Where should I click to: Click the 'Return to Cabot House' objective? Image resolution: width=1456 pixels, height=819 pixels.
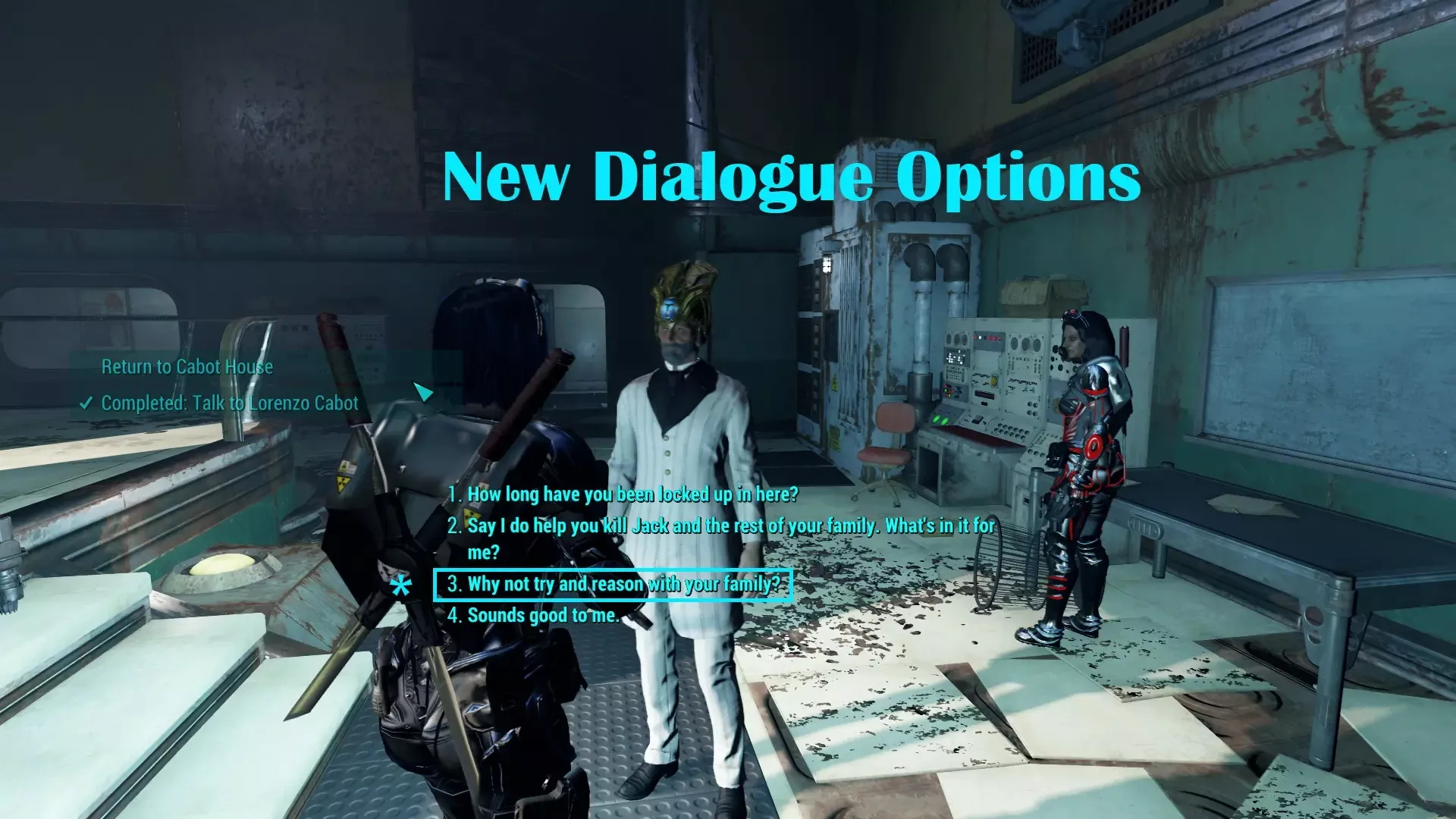click(x=187, y=367)
